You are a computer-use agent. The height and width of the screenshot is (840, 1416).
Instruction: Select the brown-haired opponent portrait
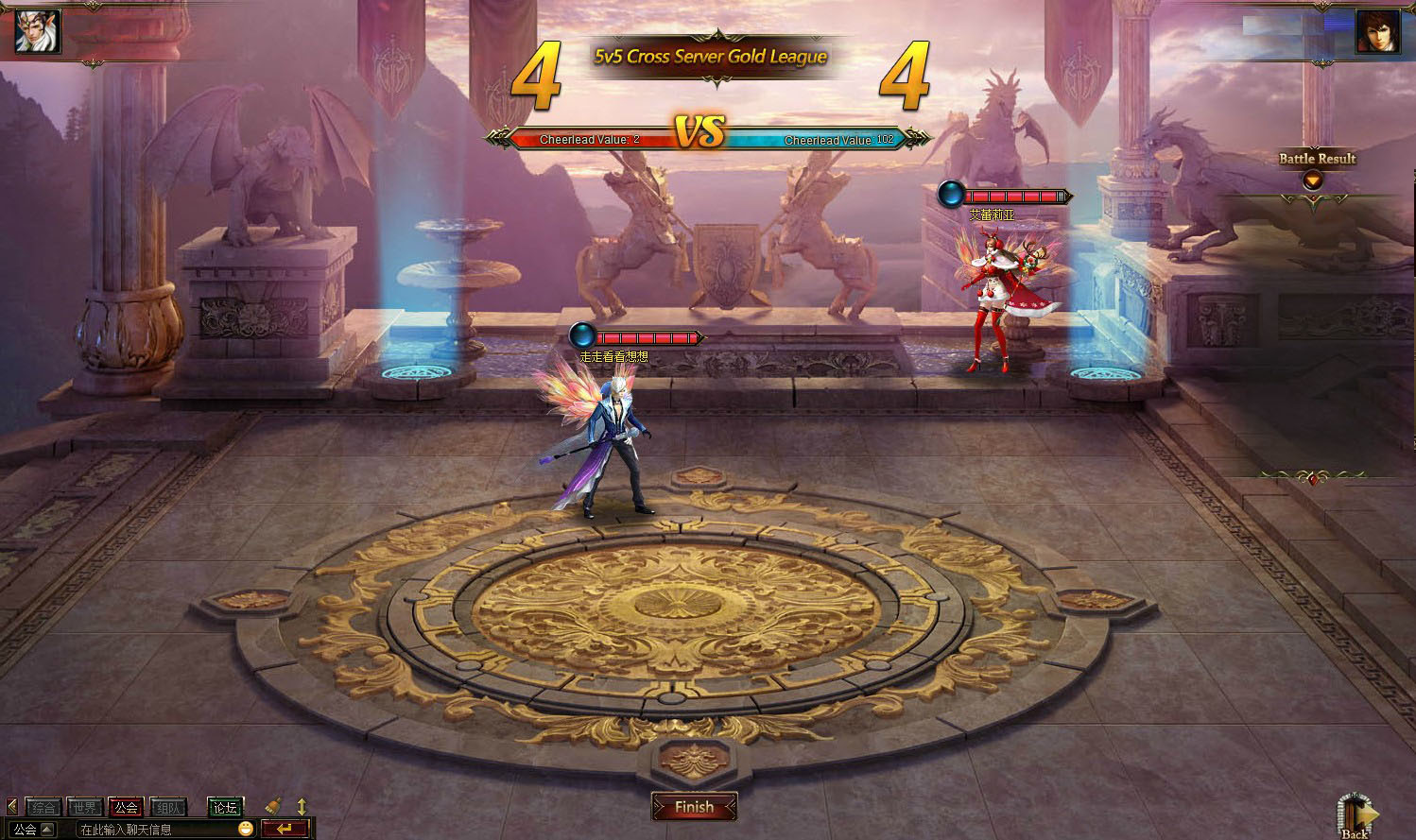click(1378, 31)
